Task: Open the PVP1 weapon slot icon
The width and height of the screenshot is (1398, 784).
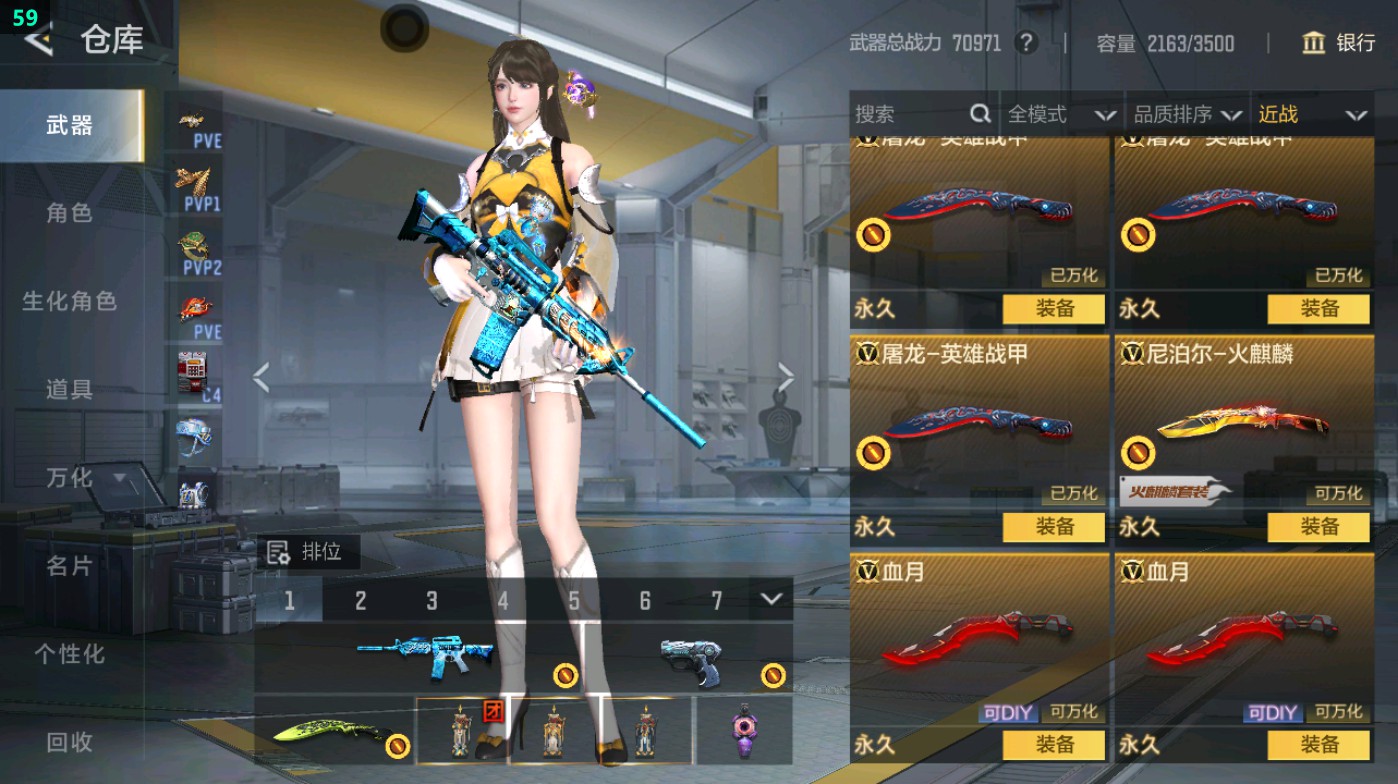Action: (193, 183)
